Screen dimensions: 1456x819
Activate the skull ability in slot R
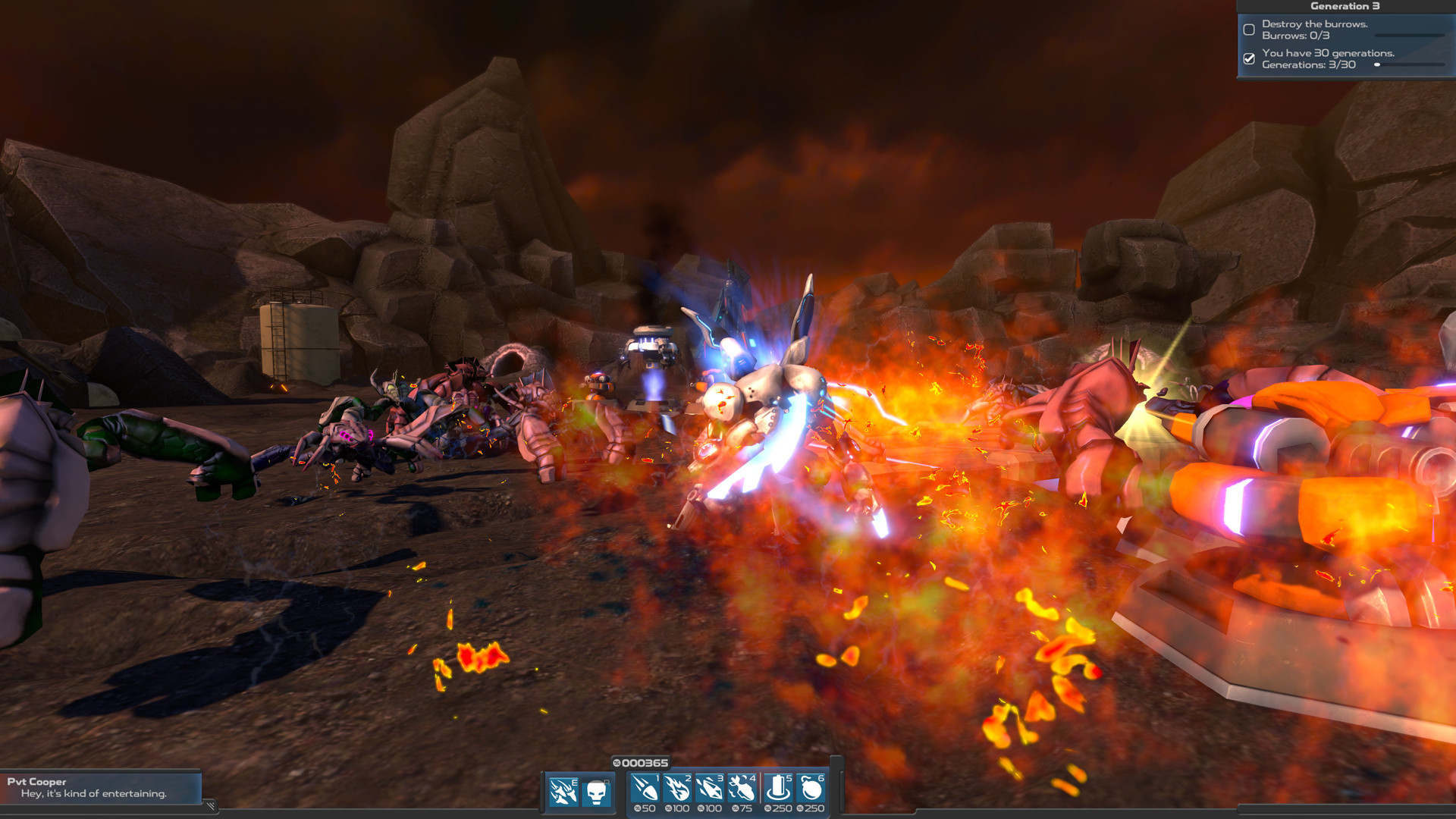click(596, 789)
